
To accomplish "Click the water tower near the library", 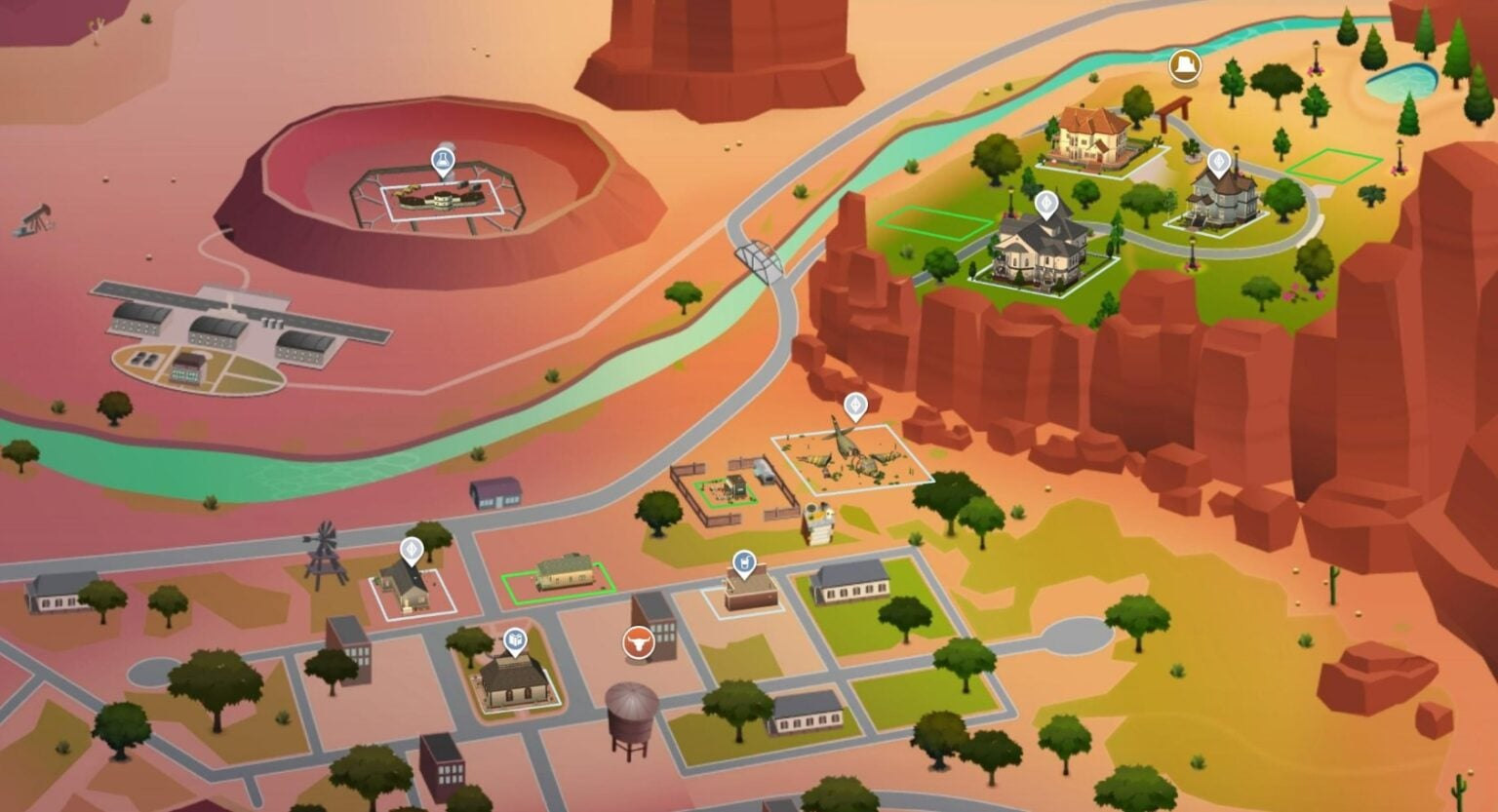I will coord(631,716).
